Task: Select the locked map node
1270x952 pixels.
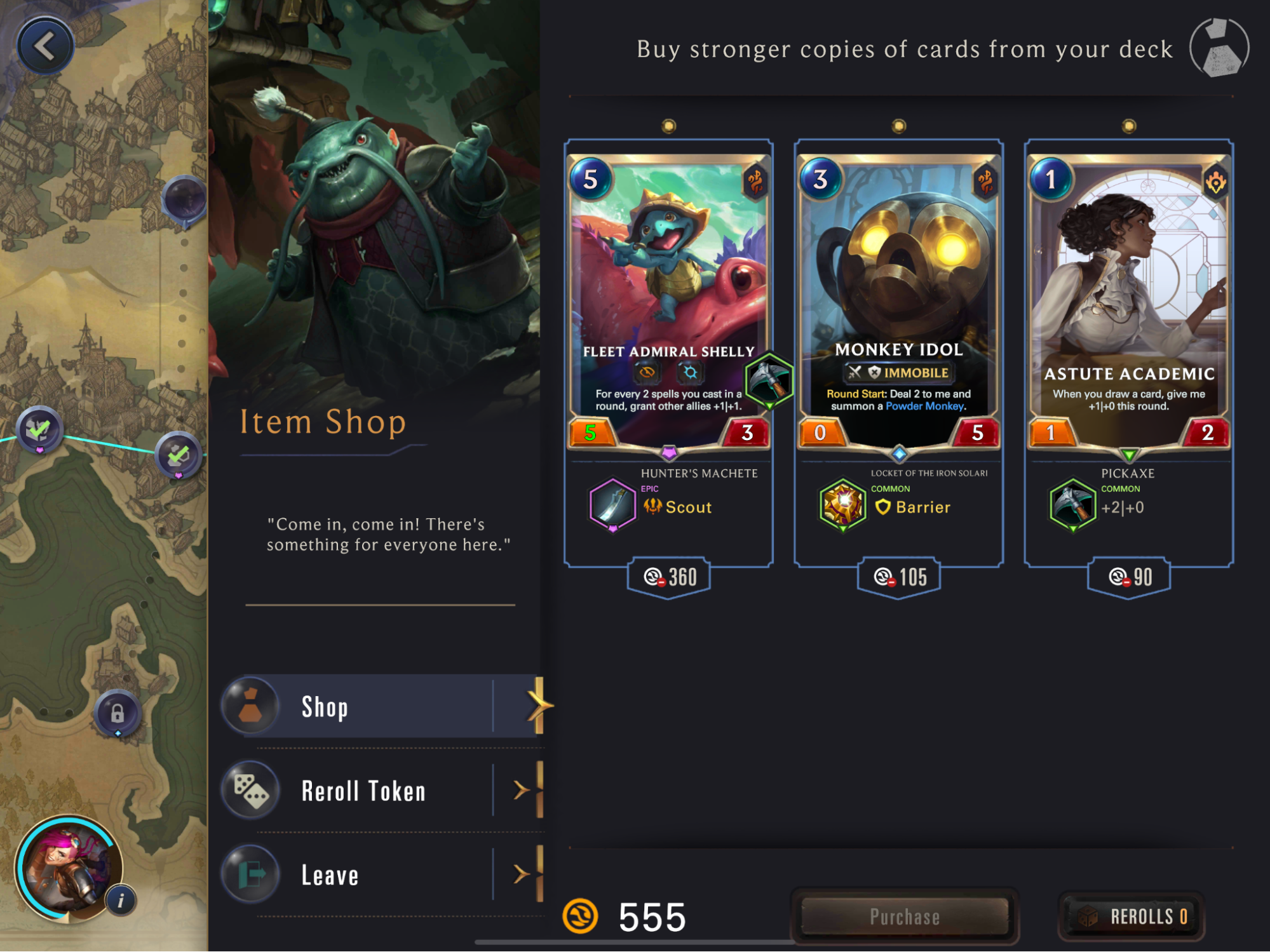Action: [118, 713]
